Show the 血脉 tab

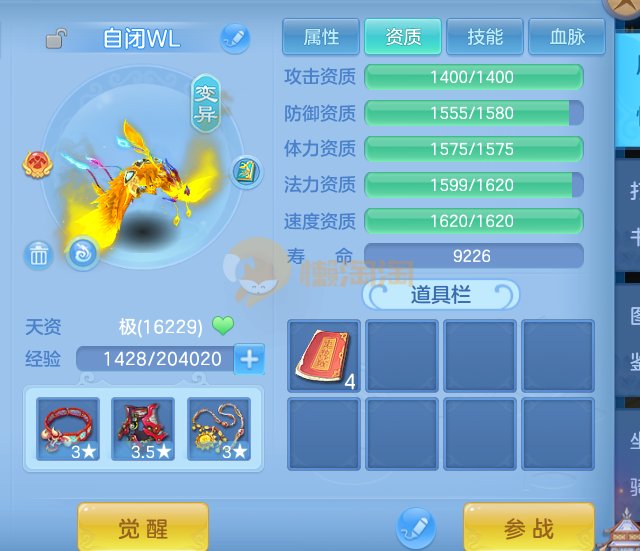click(567, 37)
